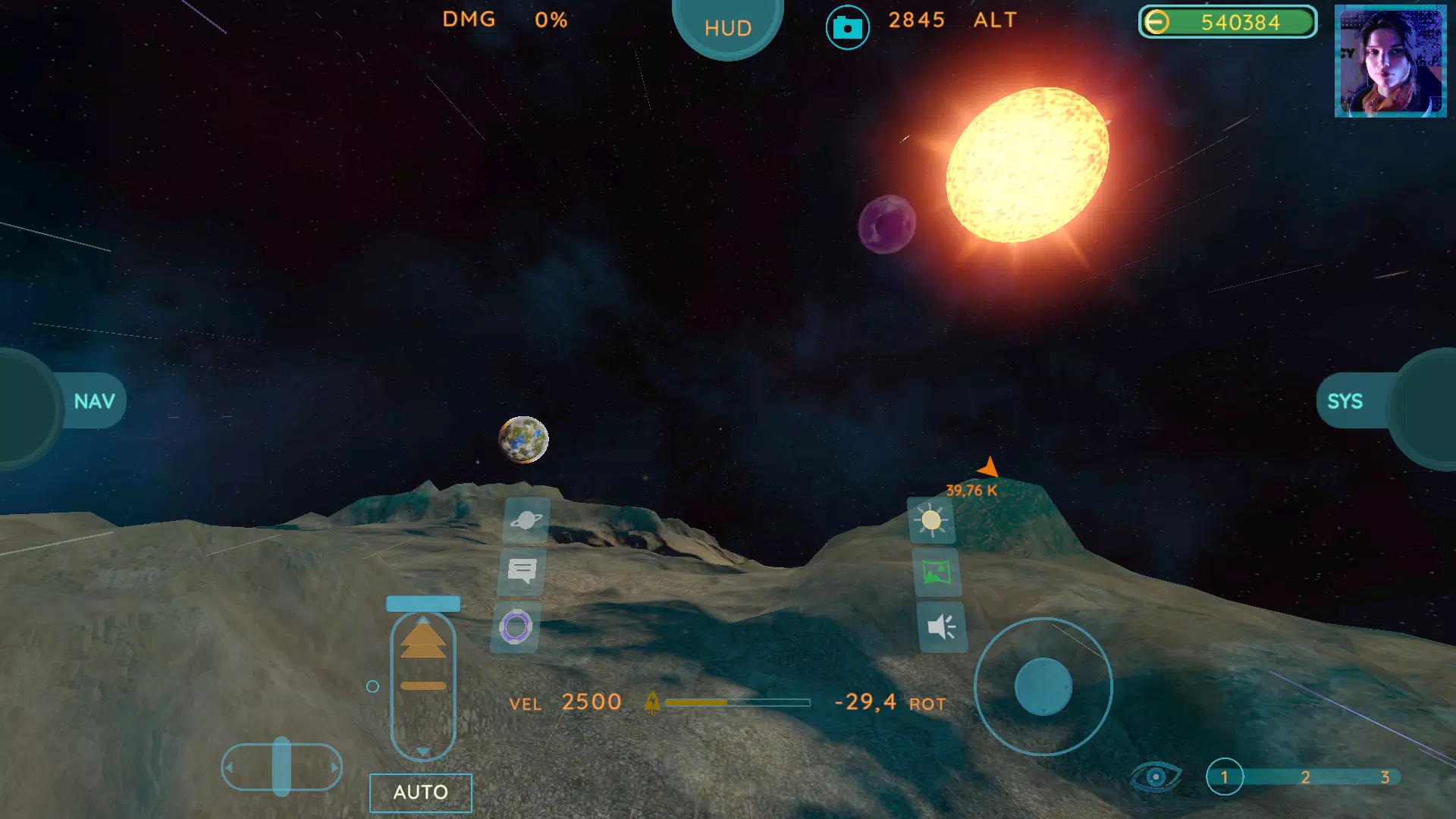
Task: Open the chat messages icon
Action: (x=523, y=570)
